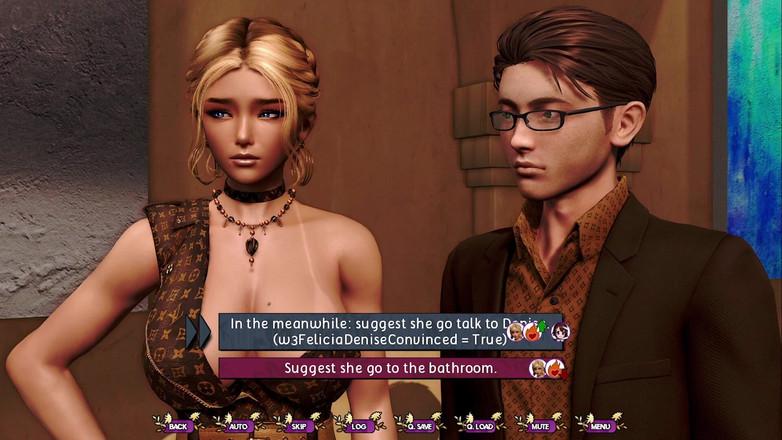Quick load with Q. Load

click(x=480, y=425)
